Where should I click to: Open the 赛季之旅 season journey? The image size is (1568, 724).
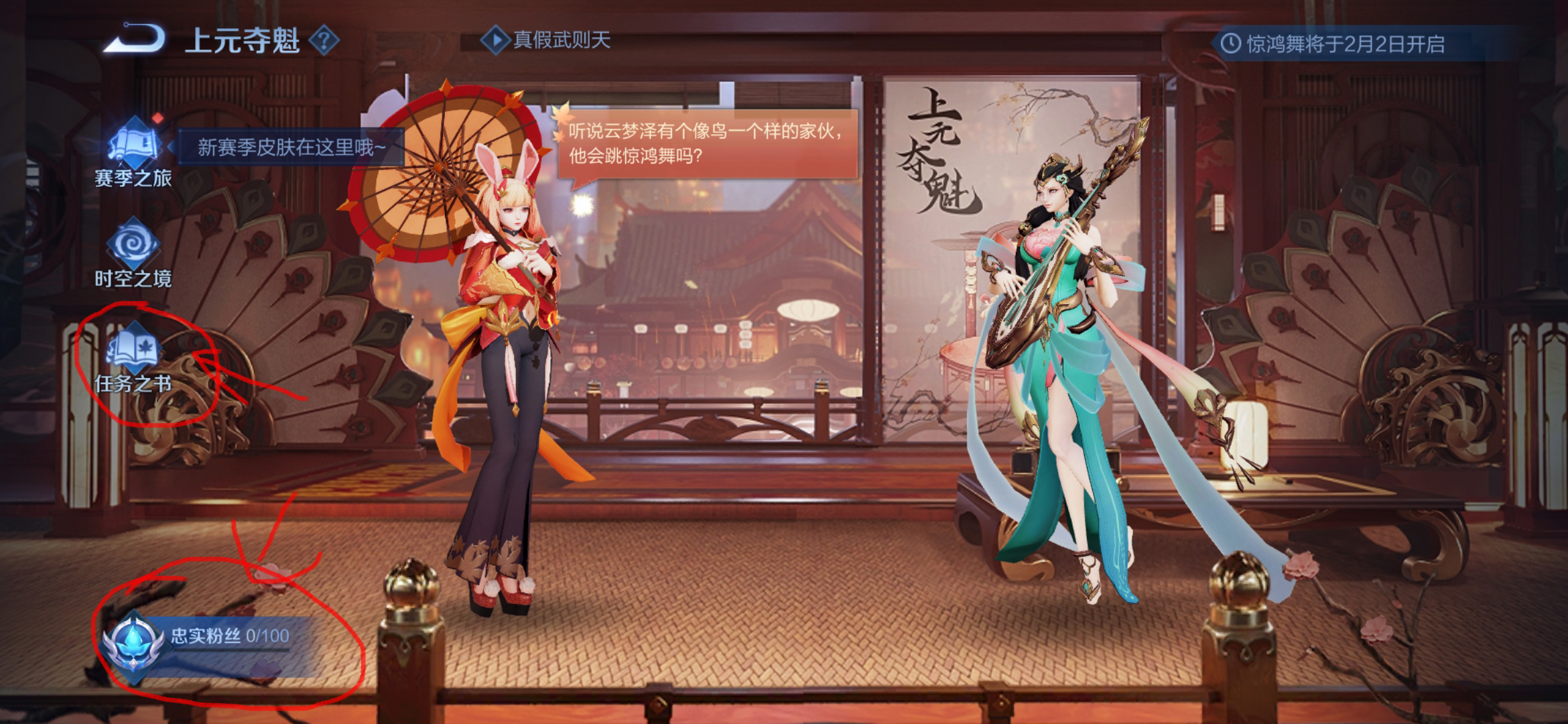point(133,152)
